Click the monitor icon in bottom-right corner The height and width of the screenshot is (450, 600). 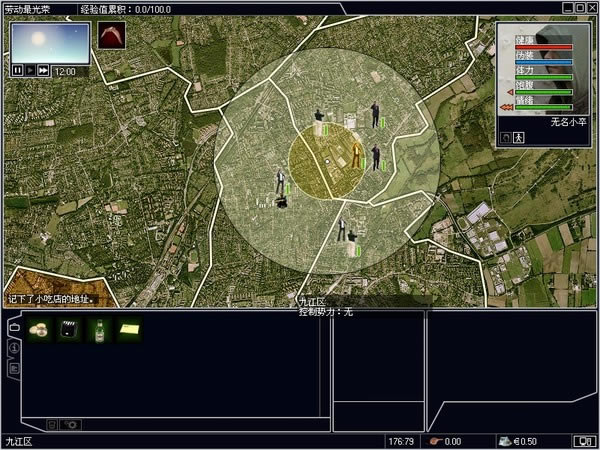[x=582, y=441]
